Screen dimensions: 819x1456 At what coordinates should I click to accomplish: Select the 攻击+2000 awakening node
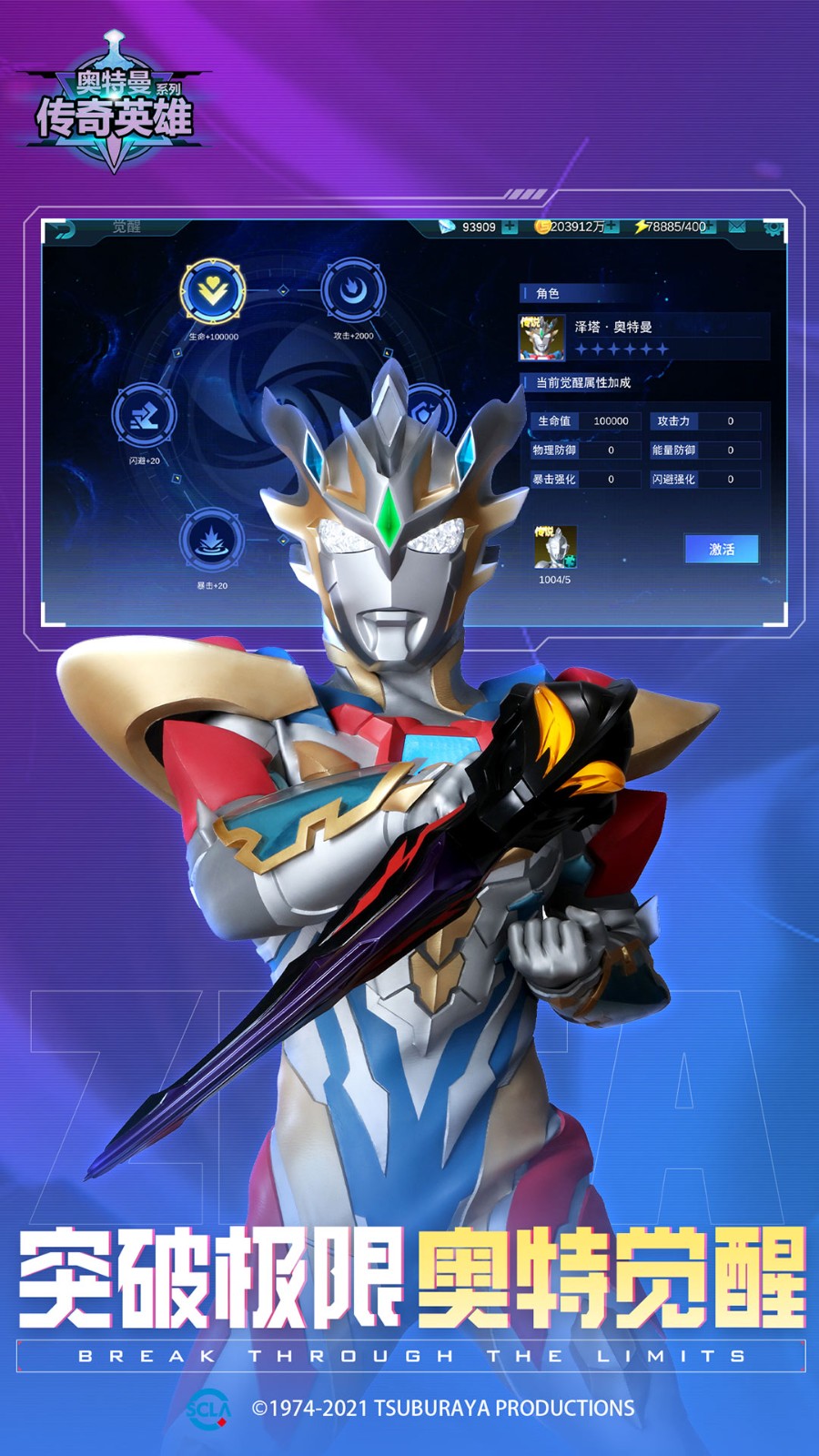point(353,291)
